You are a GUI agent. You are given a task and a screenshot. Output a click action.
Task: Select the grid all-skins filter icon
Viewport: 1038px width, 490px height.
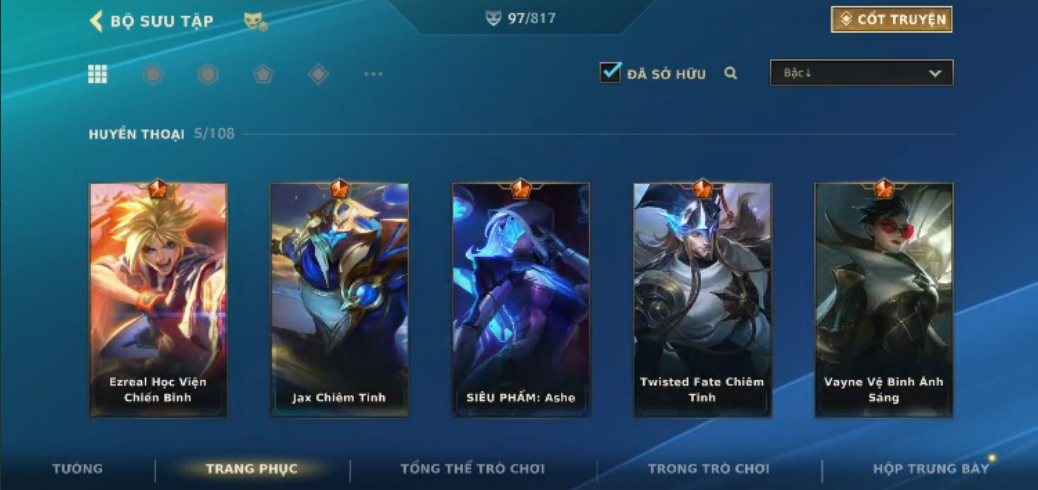click(98, 74)
